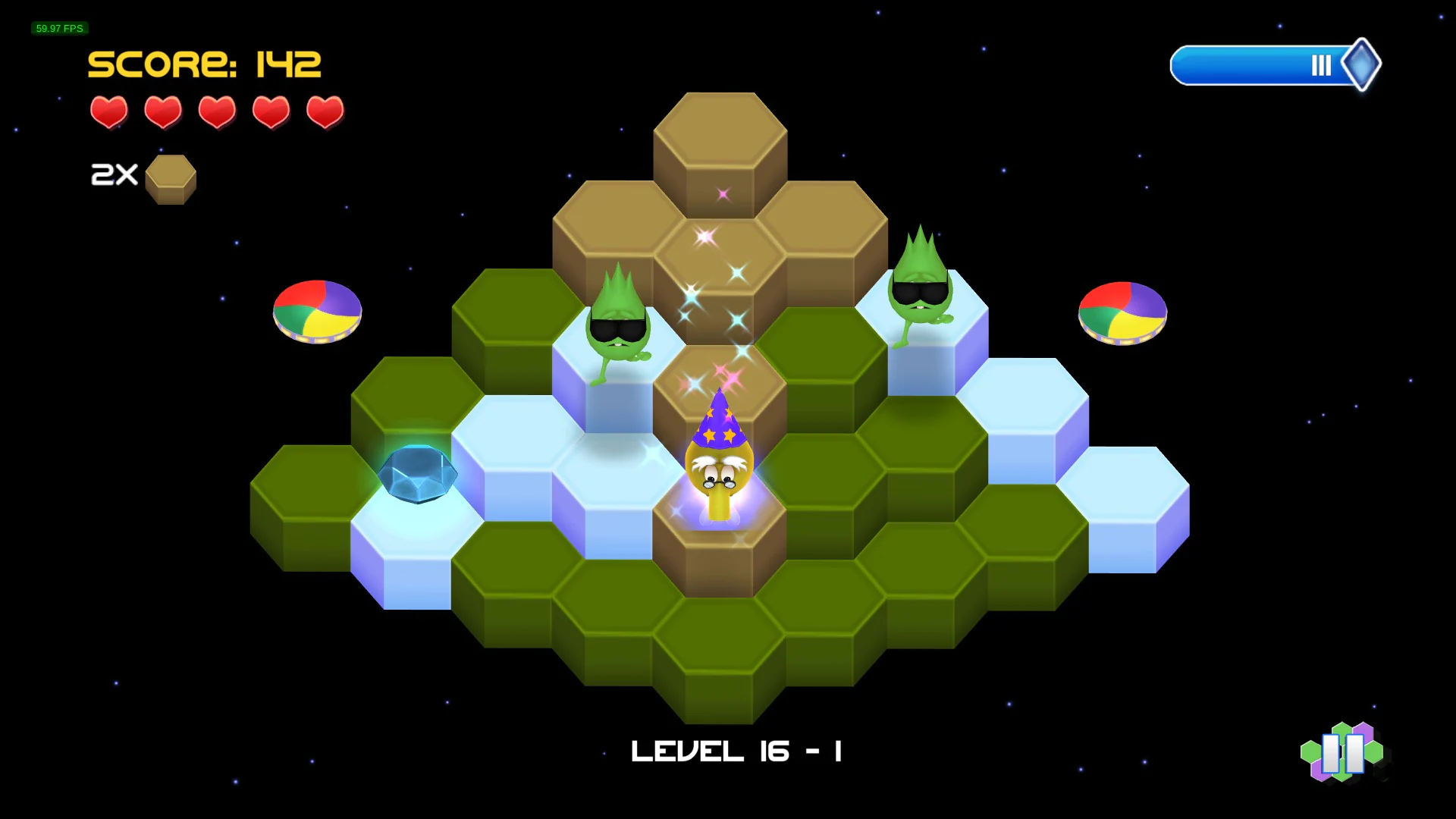1456x819 pixels.
Task: Click the first red heart icon
Action: coord(108,112)
